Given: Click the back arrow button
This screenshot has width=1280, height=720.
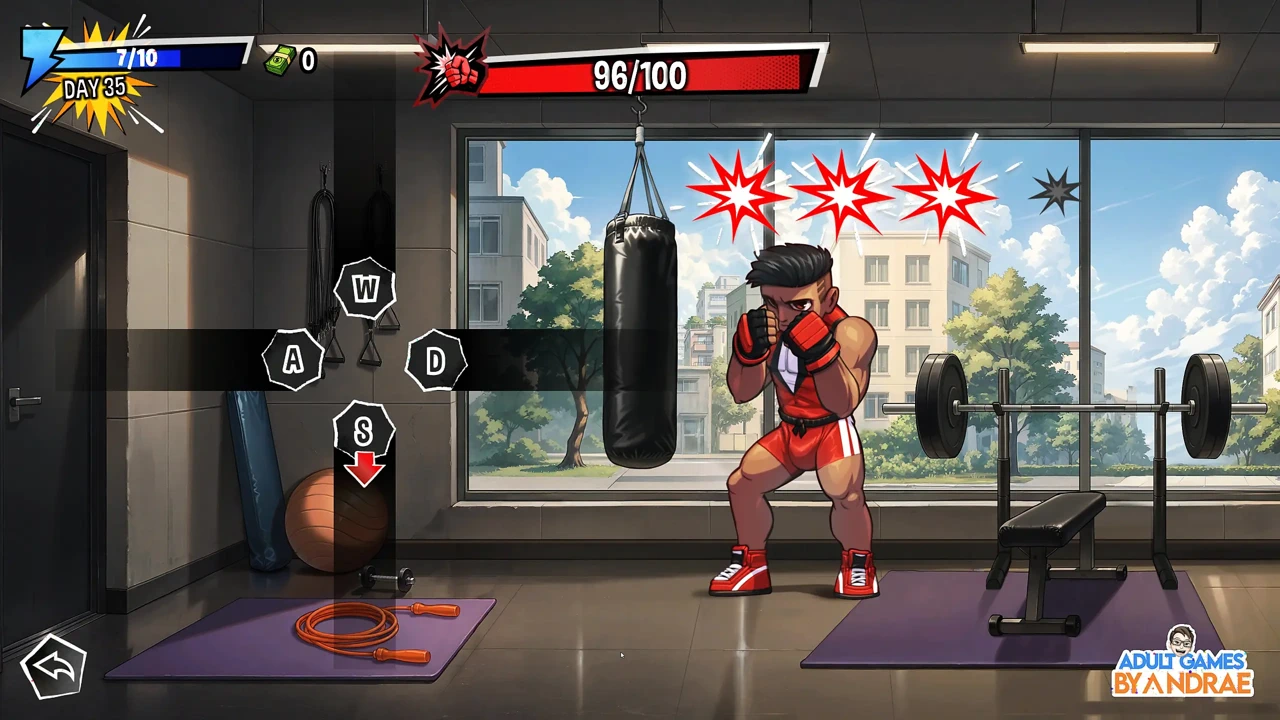Looking at the screenshot, I should click(54, 666).
